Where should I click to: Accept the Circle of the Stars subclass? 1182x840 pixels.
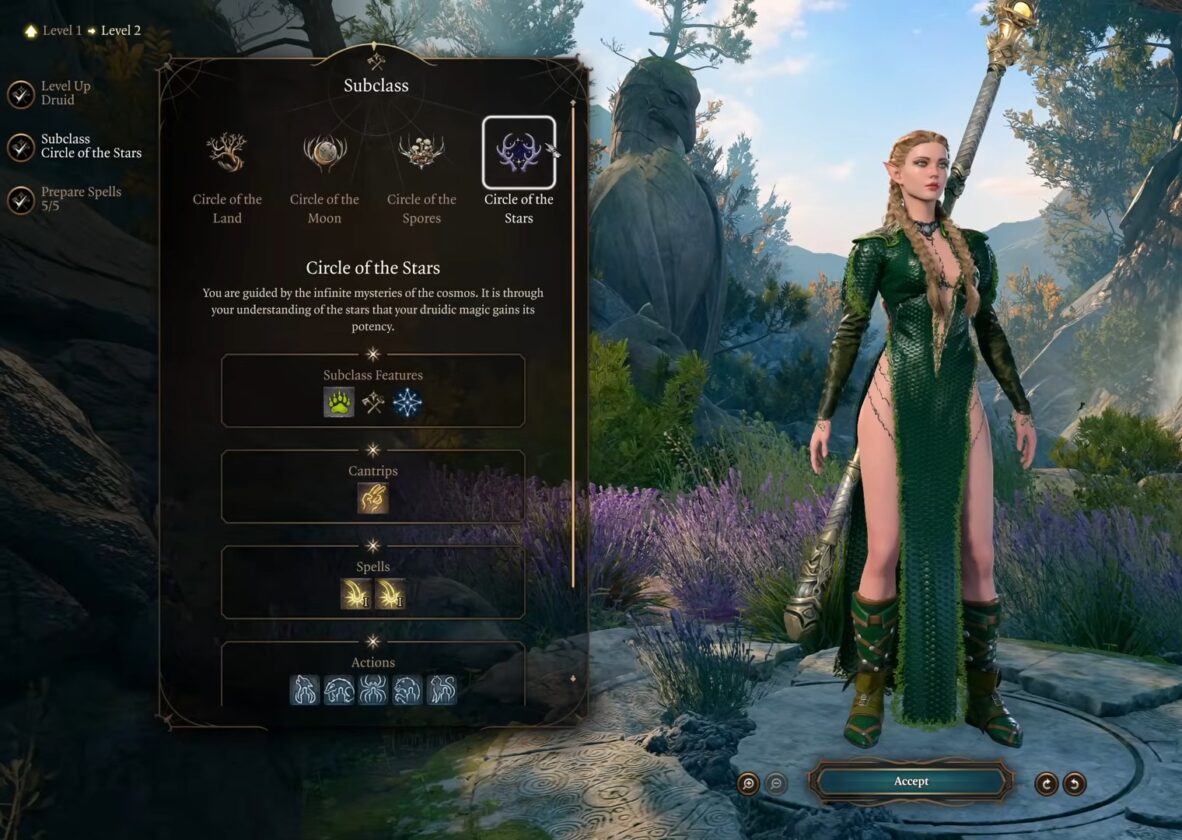pyautogui.click(x=910, y=782)
